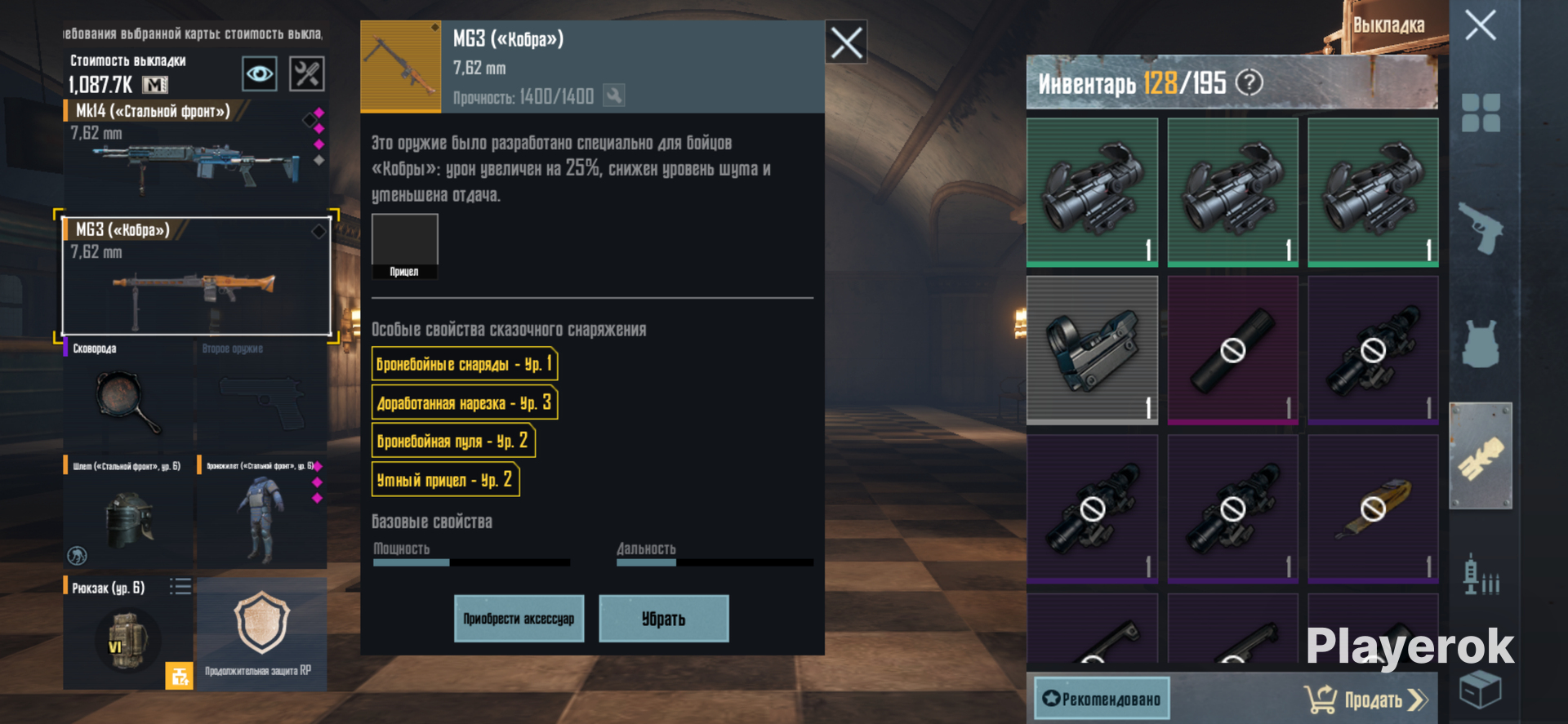Image resolution: width=1568 pixels, height=724 pixels.
Task: Select the body armor equipment slot
Action: tap(261, 513)
